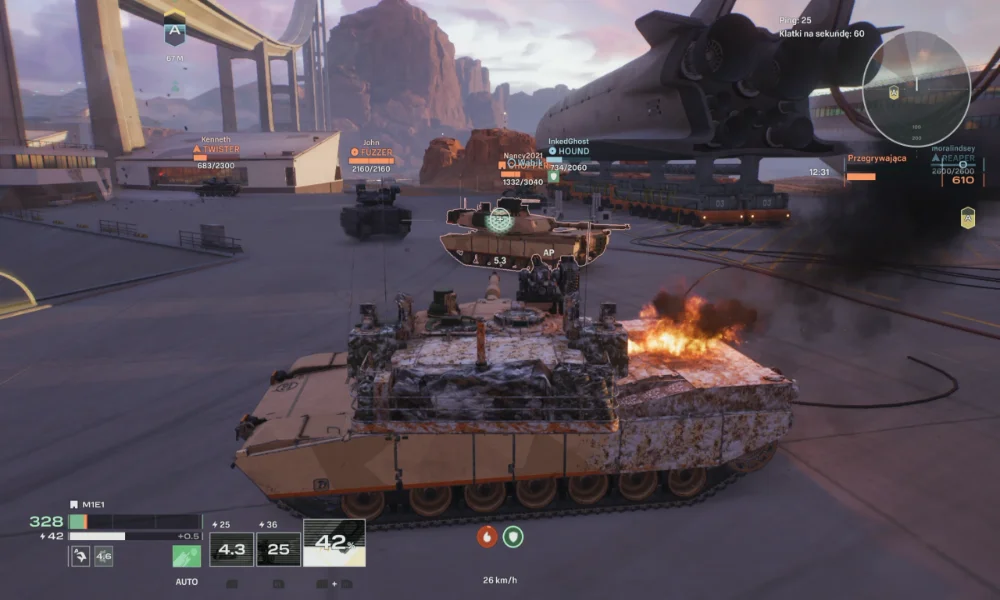Viewport: 1000px width, 600px height.
Task: Click the capture point A marker
Action: tap(175, 30)
